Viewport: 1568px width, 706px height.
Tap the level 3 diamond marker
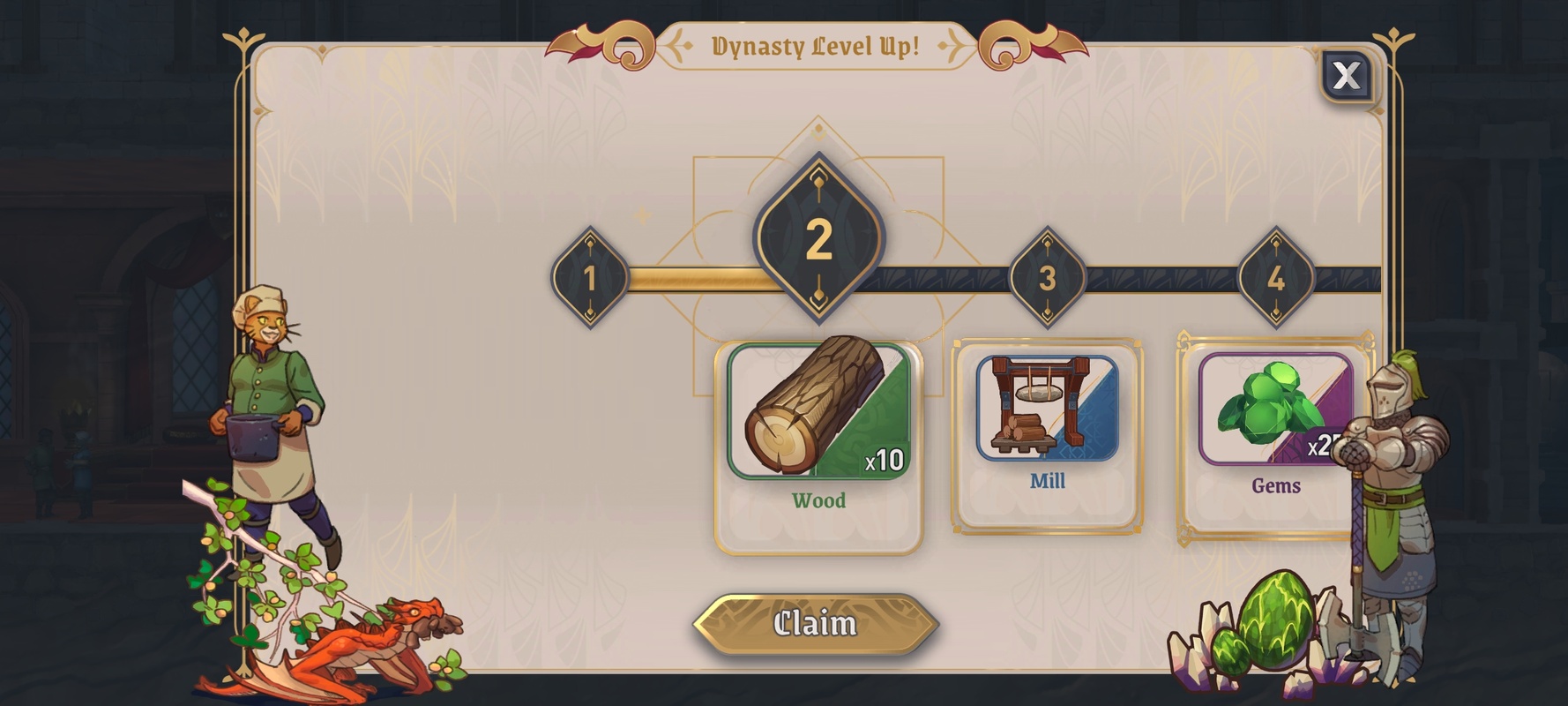point(1047,278)
